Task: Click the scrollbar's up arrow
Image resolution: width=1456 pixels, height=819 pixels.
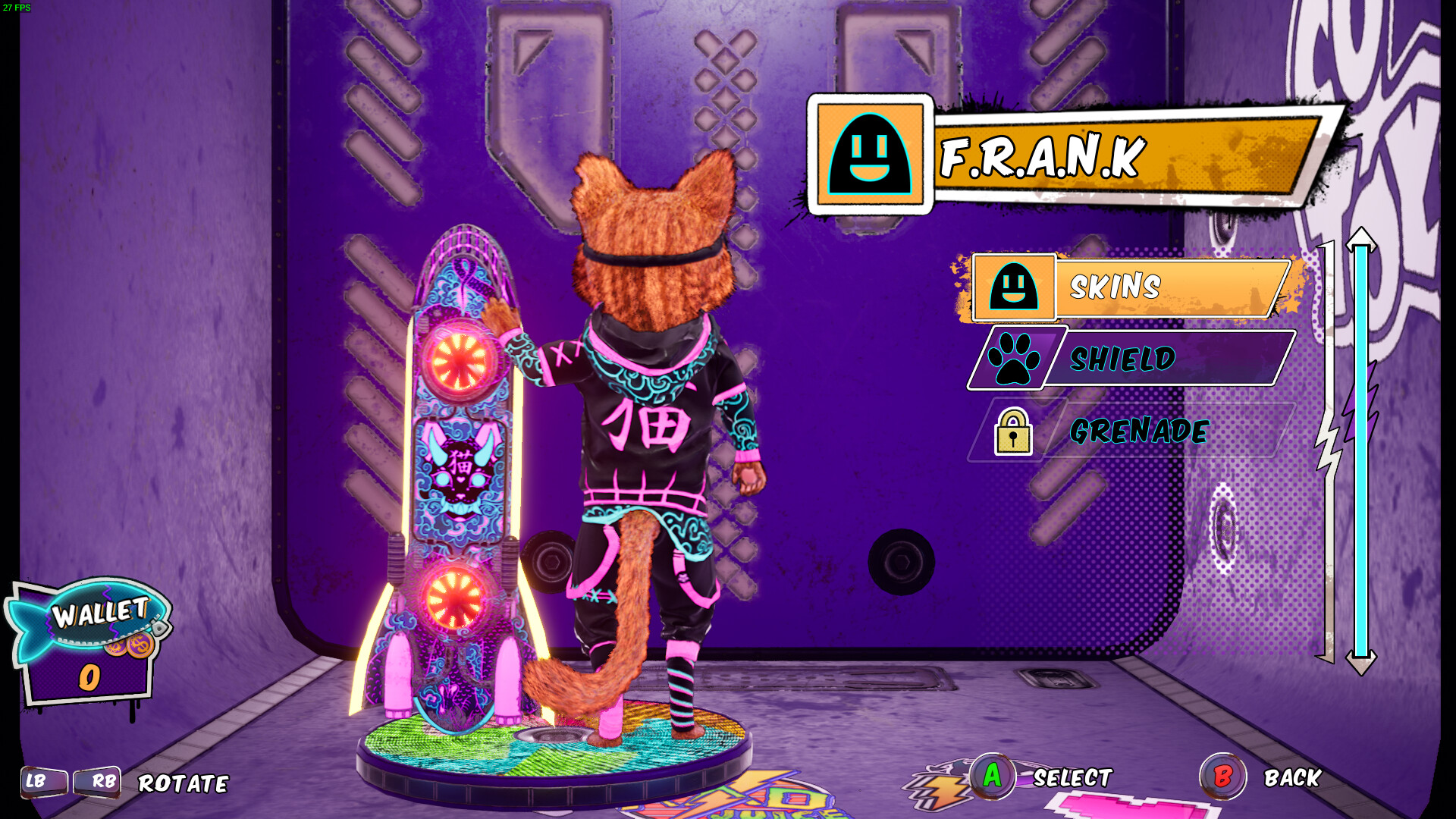Action: point(1361,237)
